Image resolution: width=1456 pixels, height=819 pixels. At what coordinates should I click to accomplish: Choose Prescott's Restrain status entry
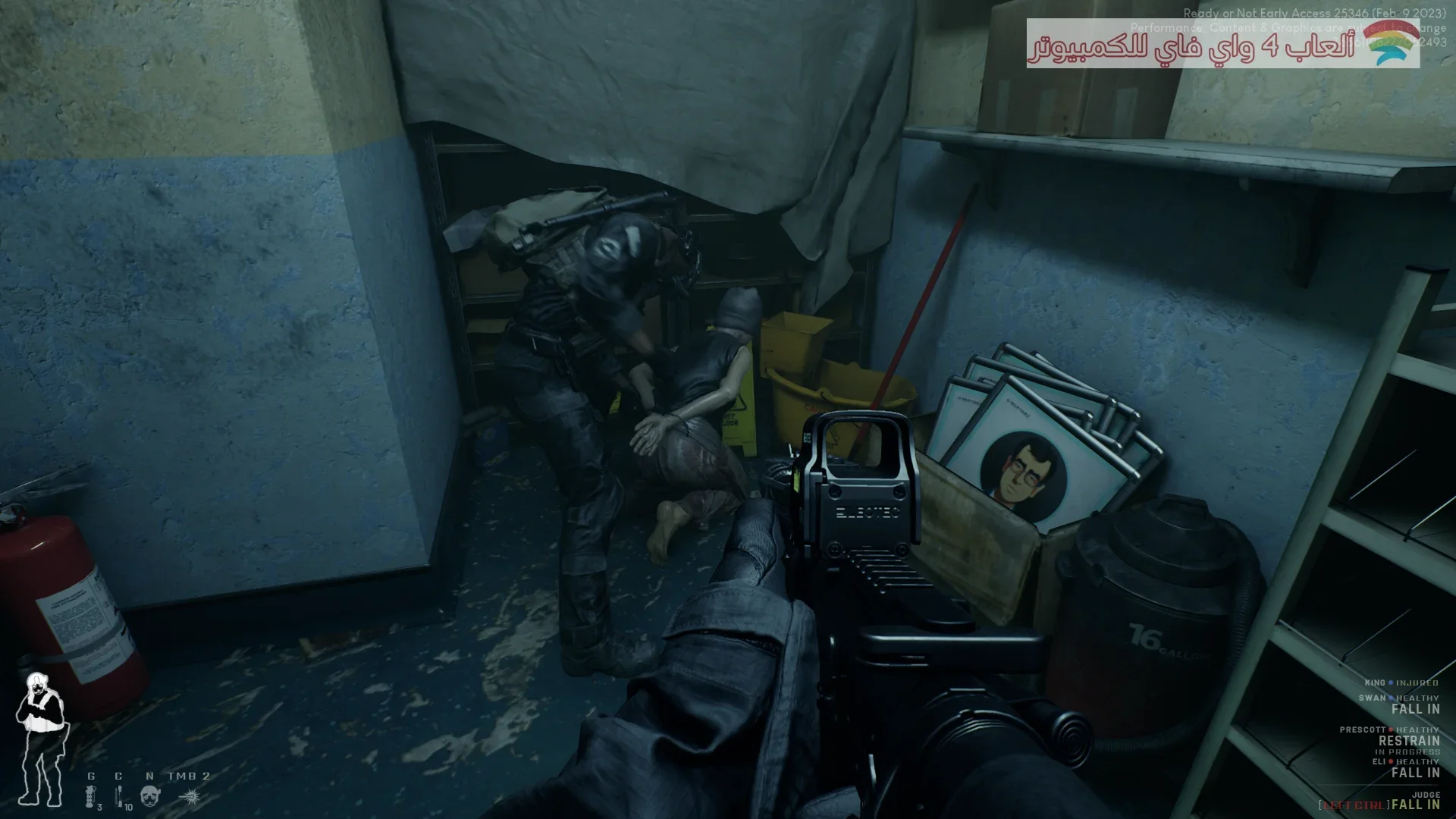[x=1408, y=741]
